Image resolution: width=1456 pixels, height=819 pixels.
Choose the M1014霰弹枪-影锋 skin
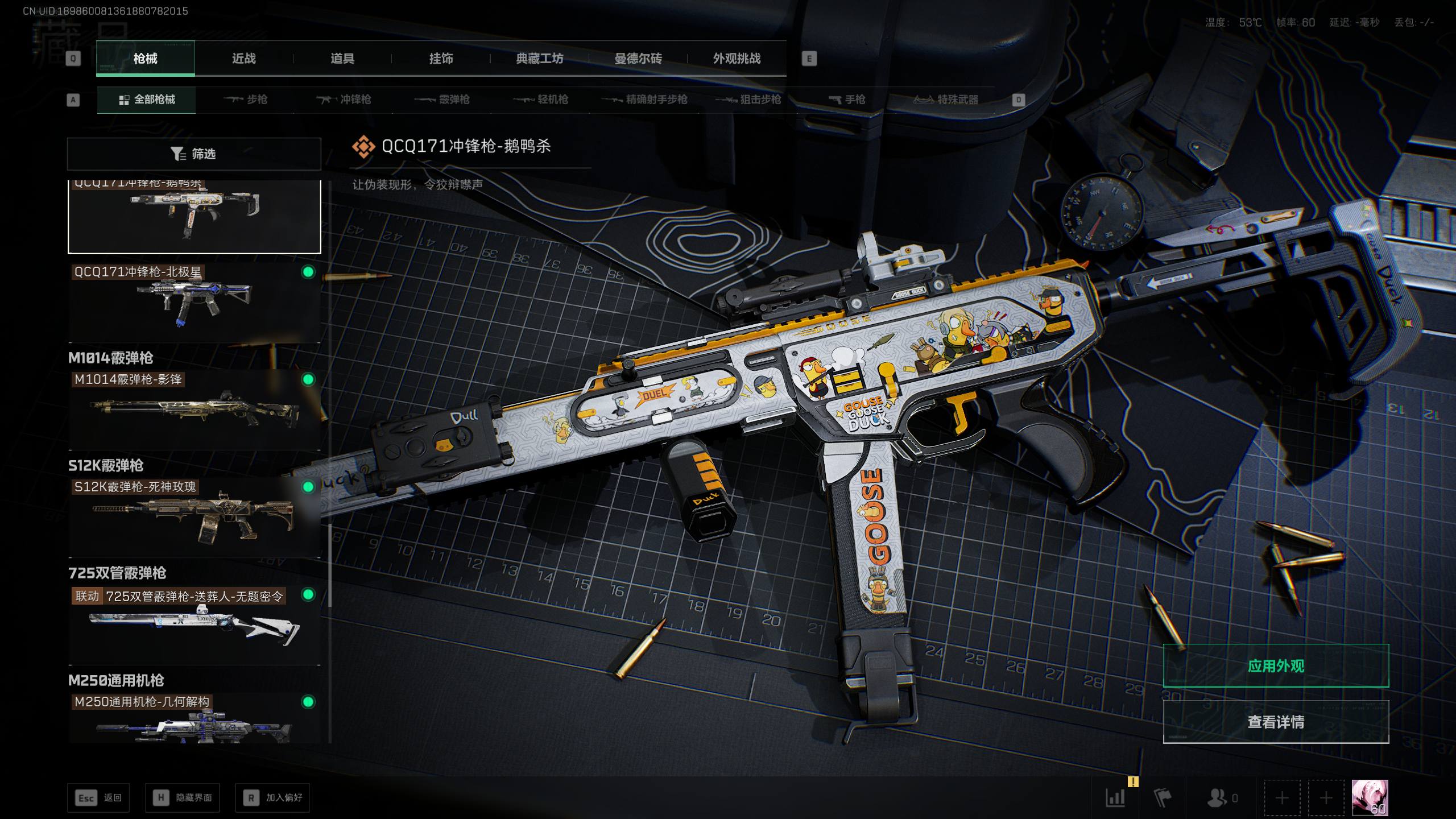[x=194, y=409]
